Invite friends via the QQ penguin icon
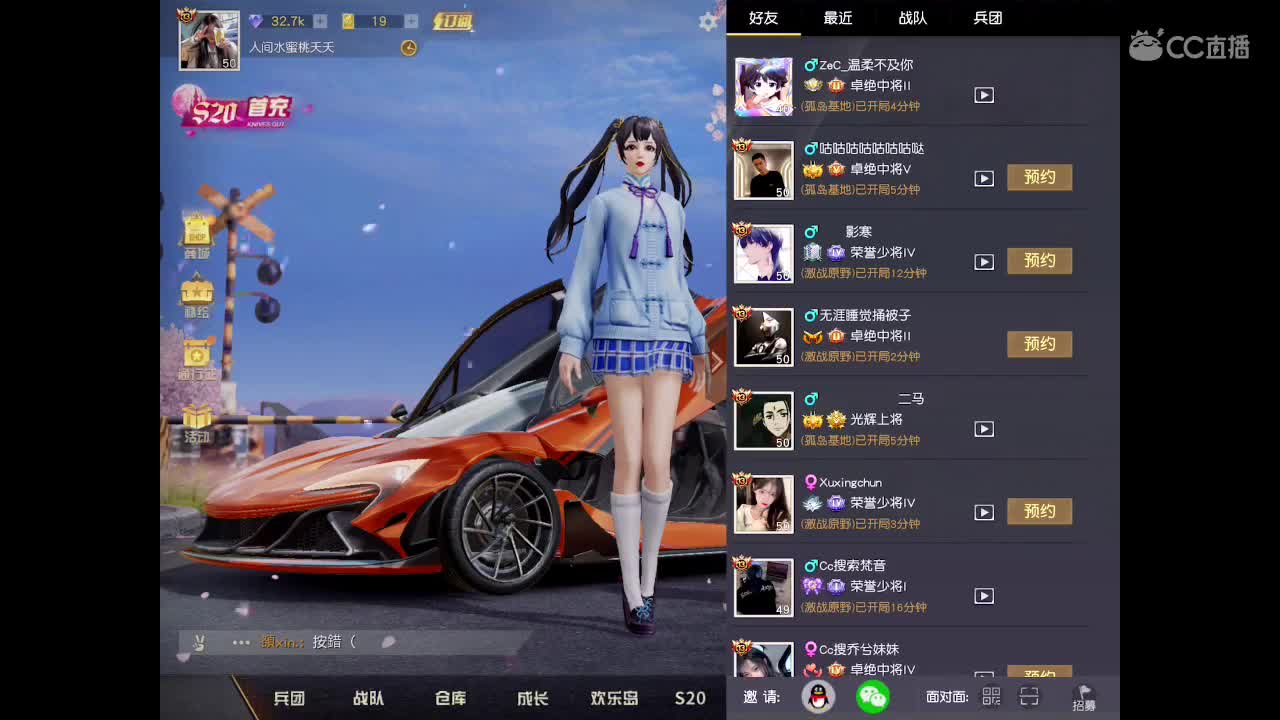Viewport: 1280px width, 720px height. point(817,697)
